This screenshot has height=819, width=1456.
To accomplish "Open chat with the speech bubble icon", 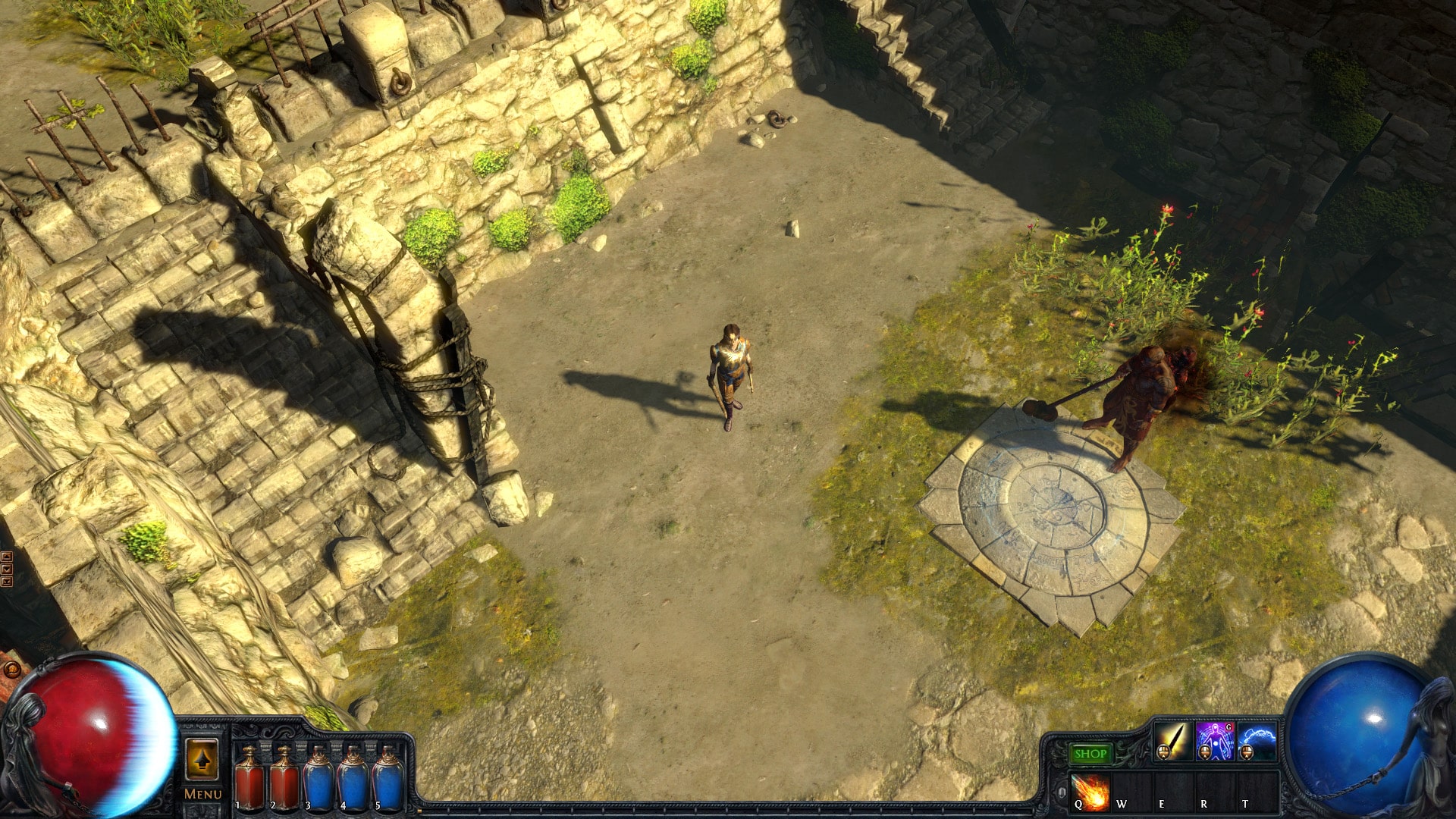I will 11,670.
